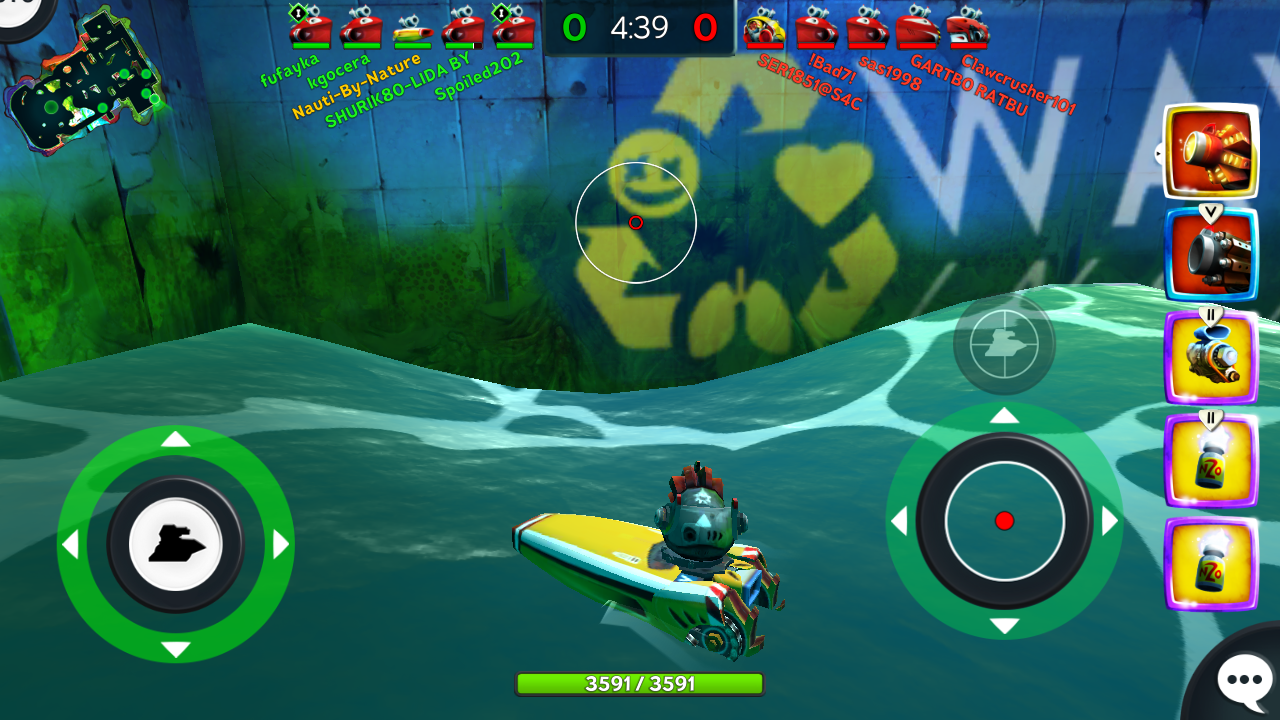Activate the purple-framed torpedo launcher item

point(1211,359)
